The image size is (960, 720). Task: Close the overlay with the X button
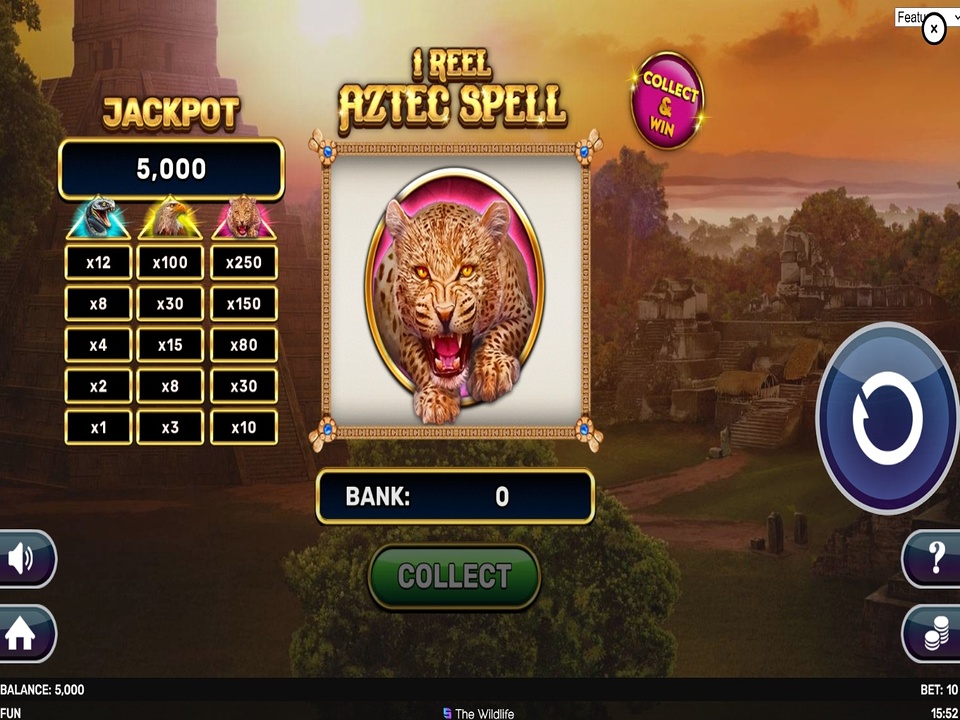tap(933, 29)
